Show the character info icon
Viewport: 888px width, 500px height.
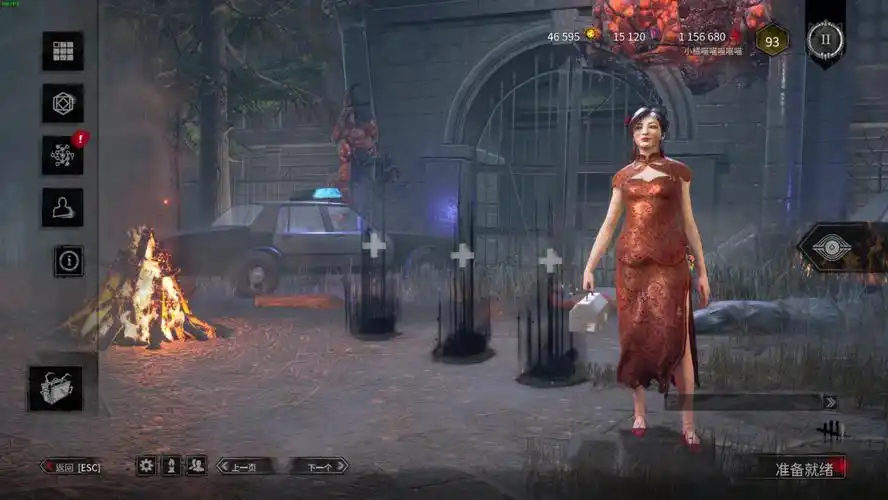[x=69, y=261]
